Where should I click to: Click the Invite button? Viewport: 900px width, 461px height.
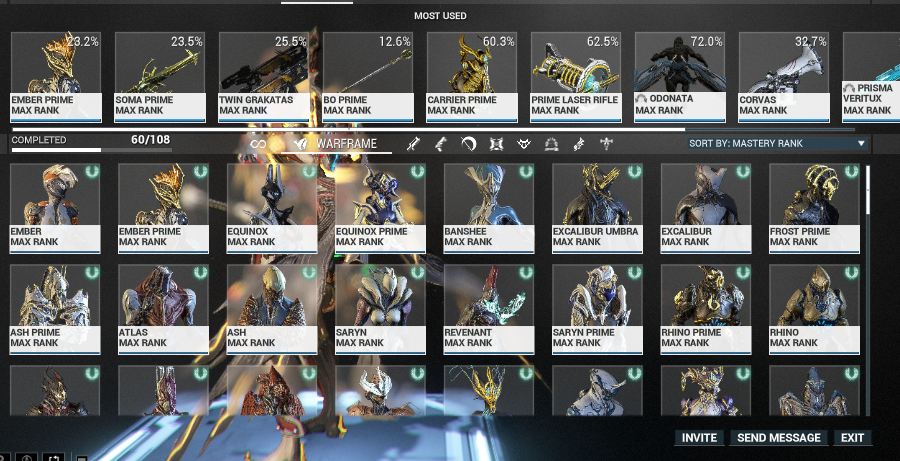coord(700,438)
